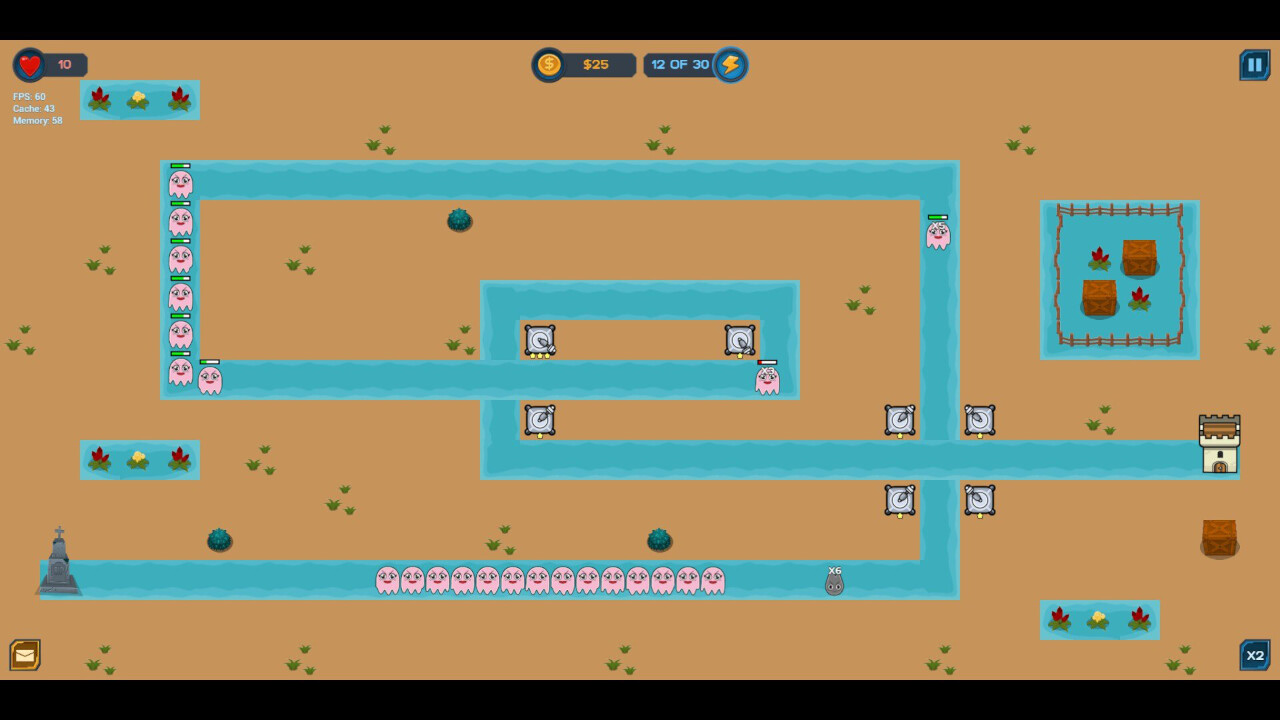Image resolution: width=1280 pixels, height=720 pixels.
Task: Open the upgrade menu of the left loop tower
Action: click(x=540, y=340)
